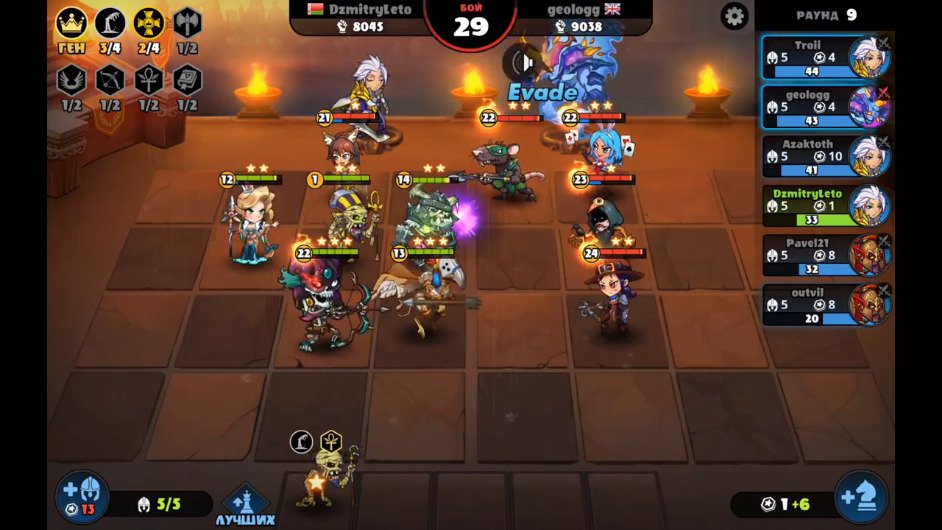Image resolution: width=942 pixels, height=530 pixels.
Task: View the double axe synergy icon
Action: point(187,25)
